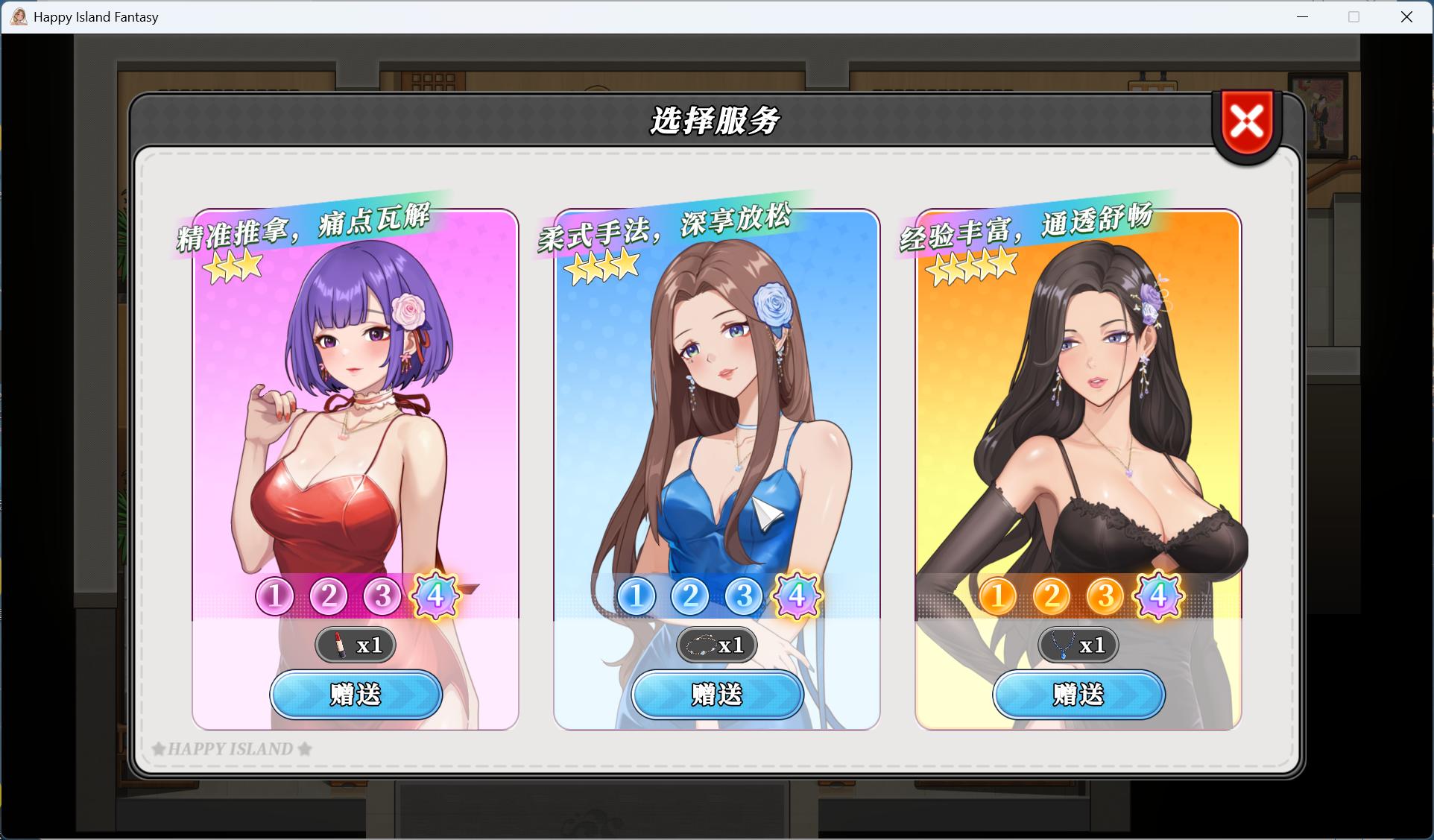Select service level 3 on the pink card
This screenshot has width=1434, height=840.
pos(382,596)
